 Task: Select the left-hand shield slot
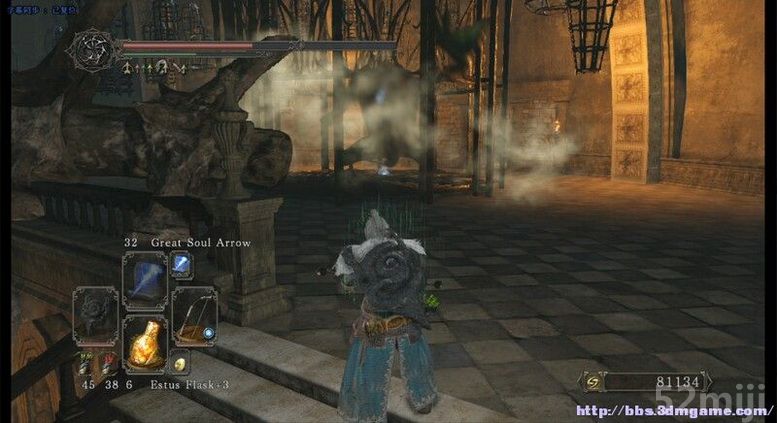(97, 315)
